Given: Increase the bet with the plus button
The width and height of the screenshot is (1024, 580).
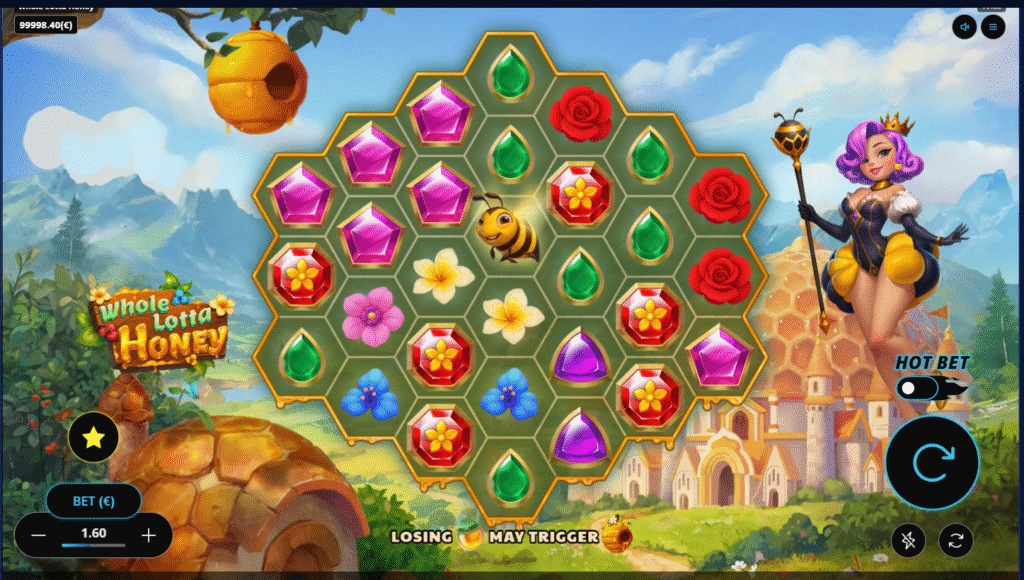Looking at the screenshot, I should [x=149, y=535].
